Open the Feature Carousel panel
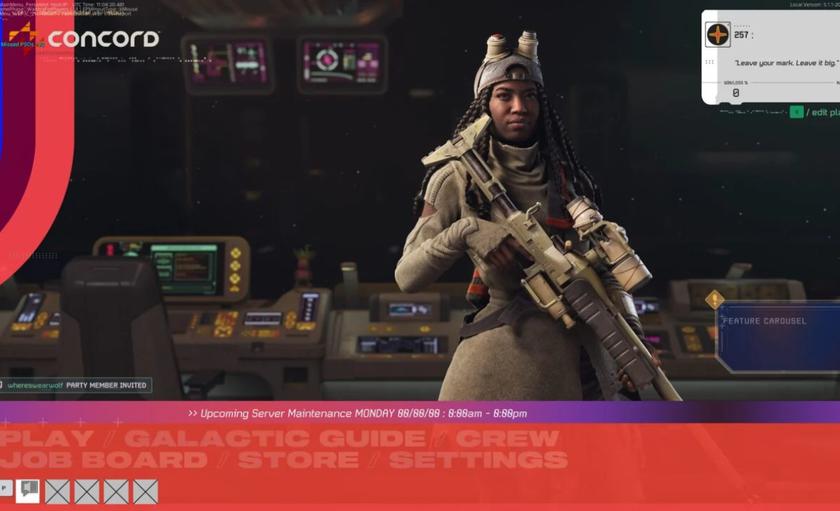The height and width of the screenshot is (511, 840). pos(778,337)
